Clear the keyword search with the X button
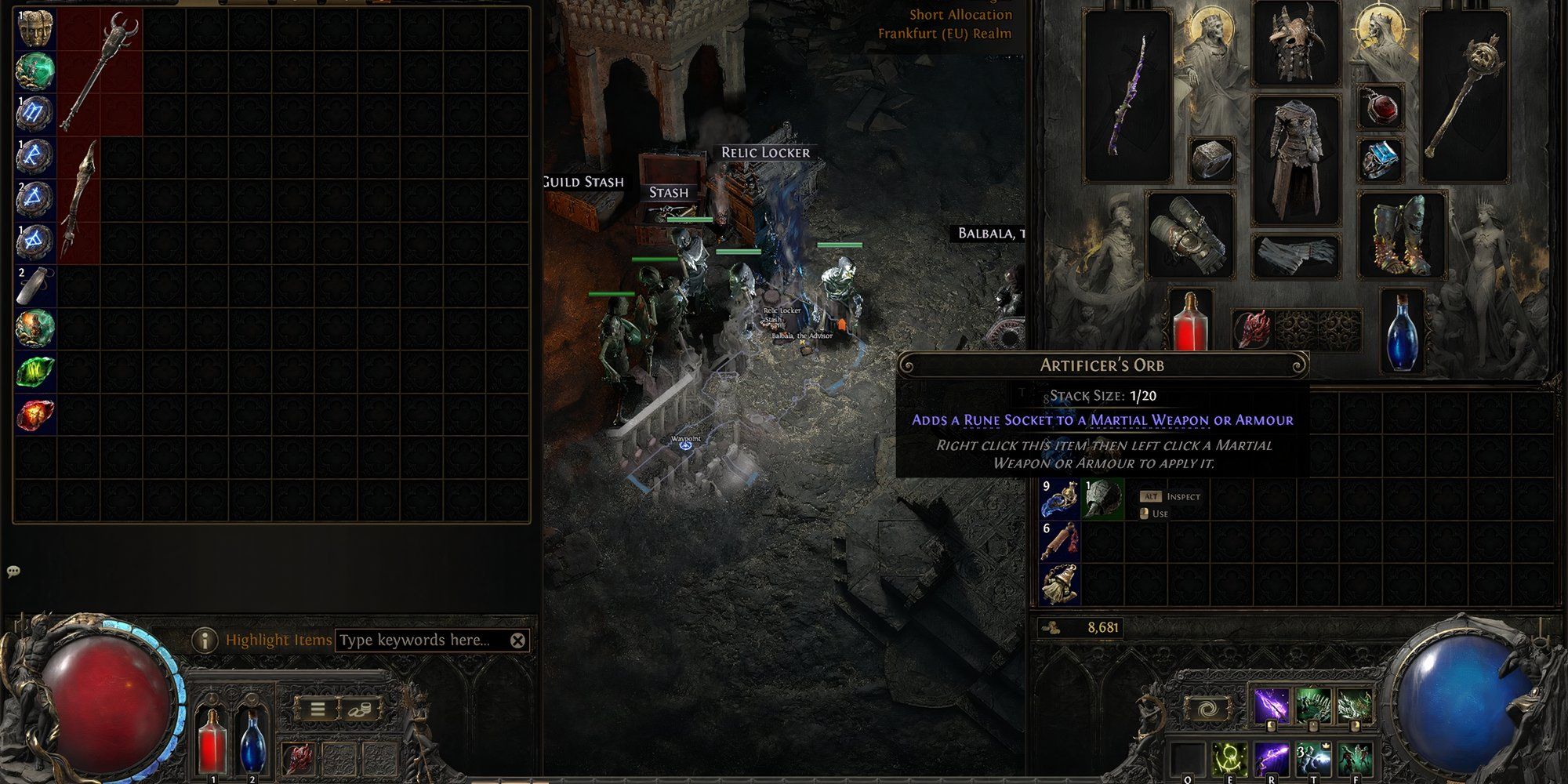1568x784 pixels. click(517, 639)
